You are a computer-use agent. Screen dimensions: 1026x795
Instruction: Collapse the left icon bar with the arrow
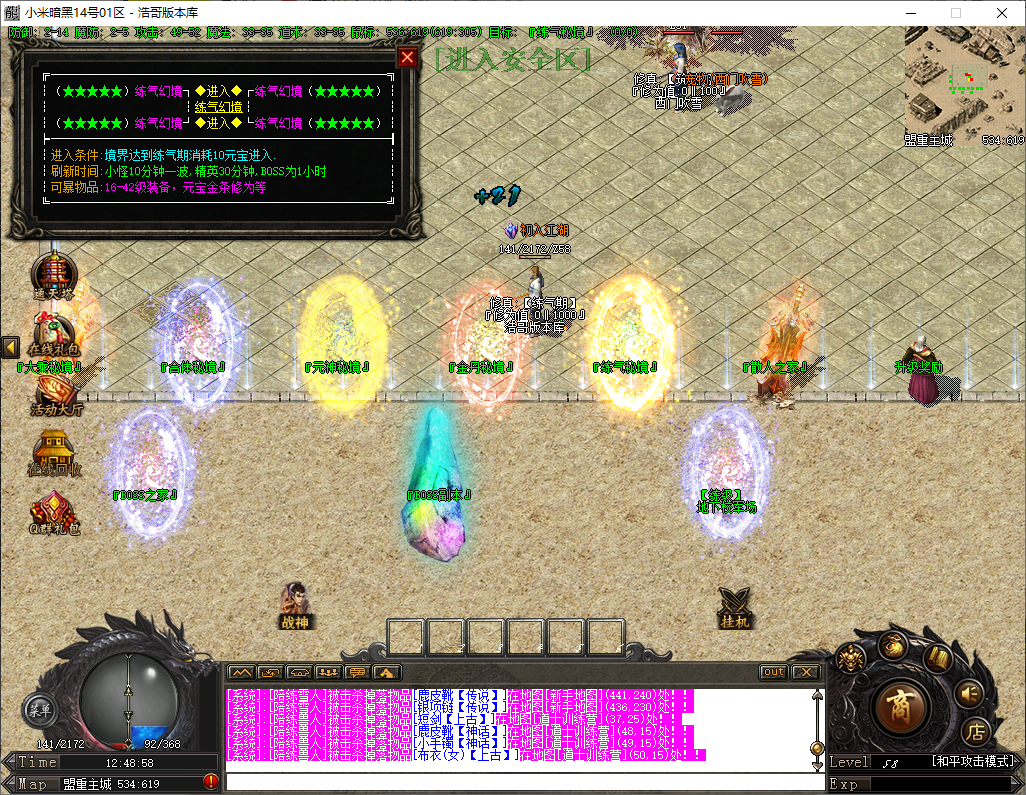[x=10, y=347]
